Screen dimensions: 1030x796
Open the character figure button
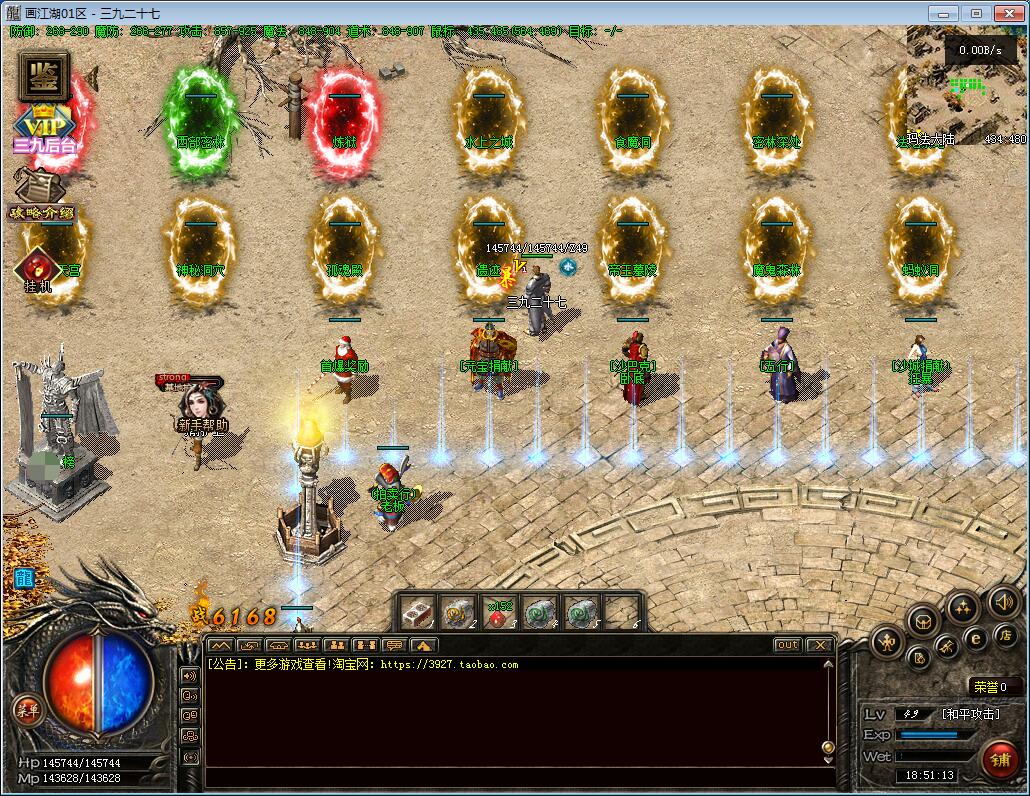click(886, 642)
